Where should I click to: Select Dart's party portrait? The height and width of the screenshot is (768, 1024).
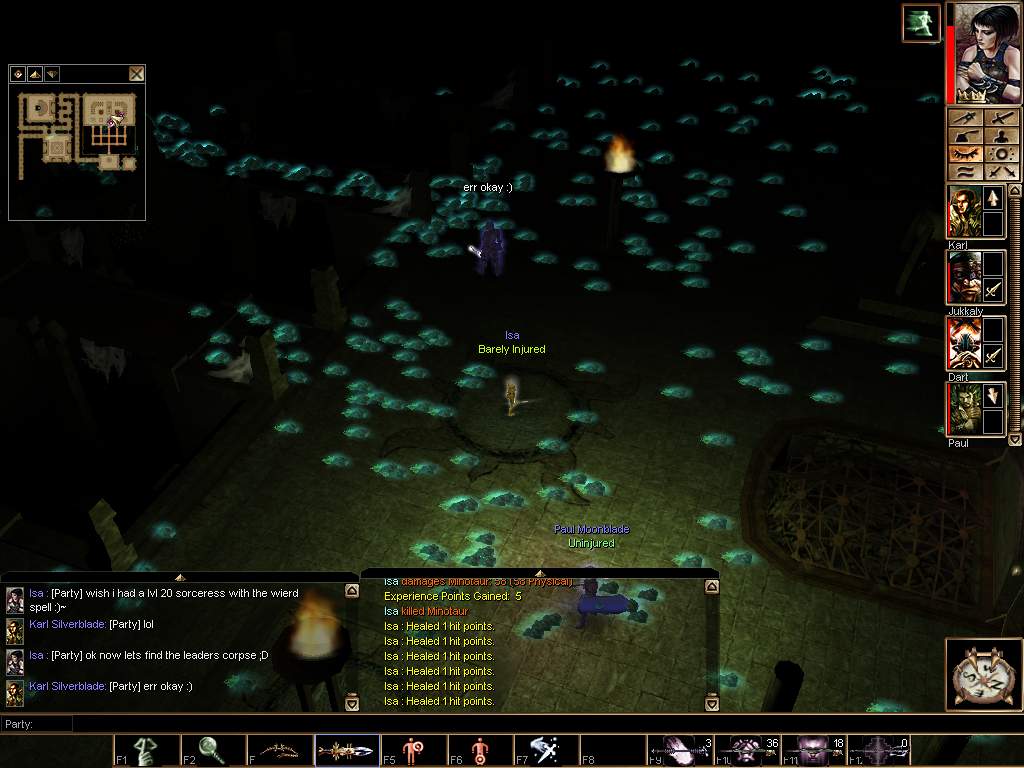click(962, 343)
